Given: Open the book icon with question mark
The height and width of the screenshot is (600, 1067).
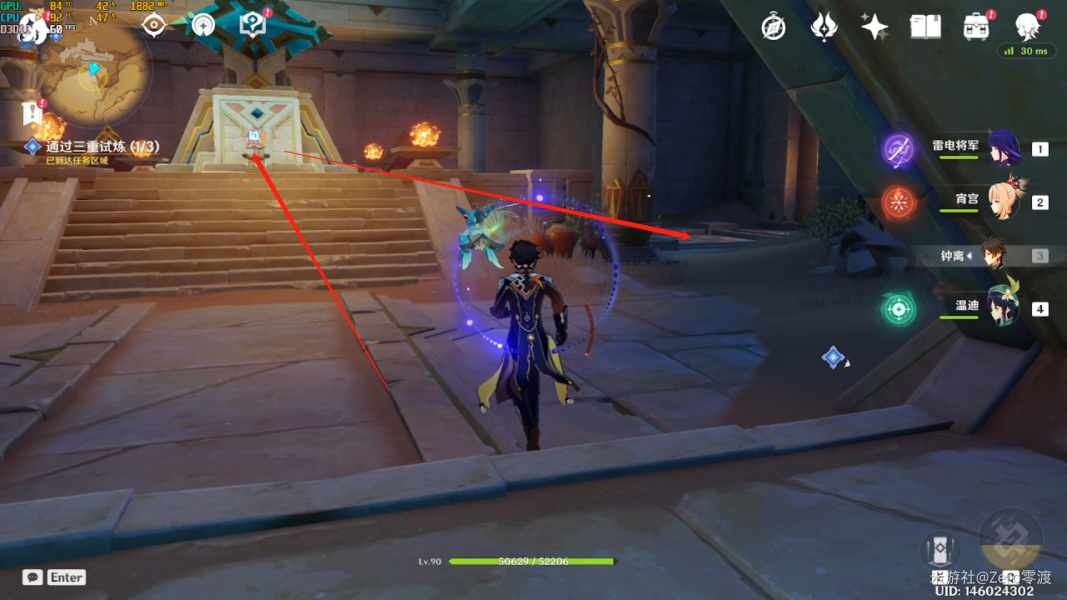Looking at the screenshot, I should coord(252,25).
